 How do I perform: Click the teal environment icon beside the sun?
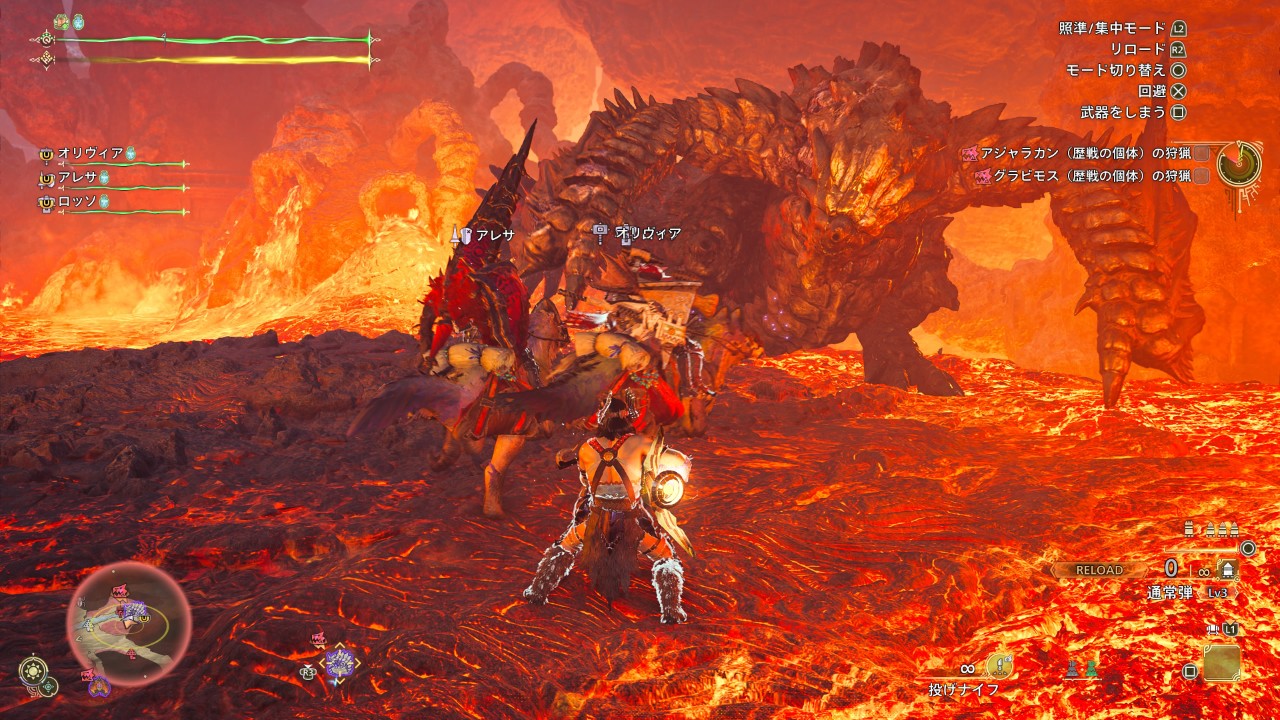[x=49, y=686]
